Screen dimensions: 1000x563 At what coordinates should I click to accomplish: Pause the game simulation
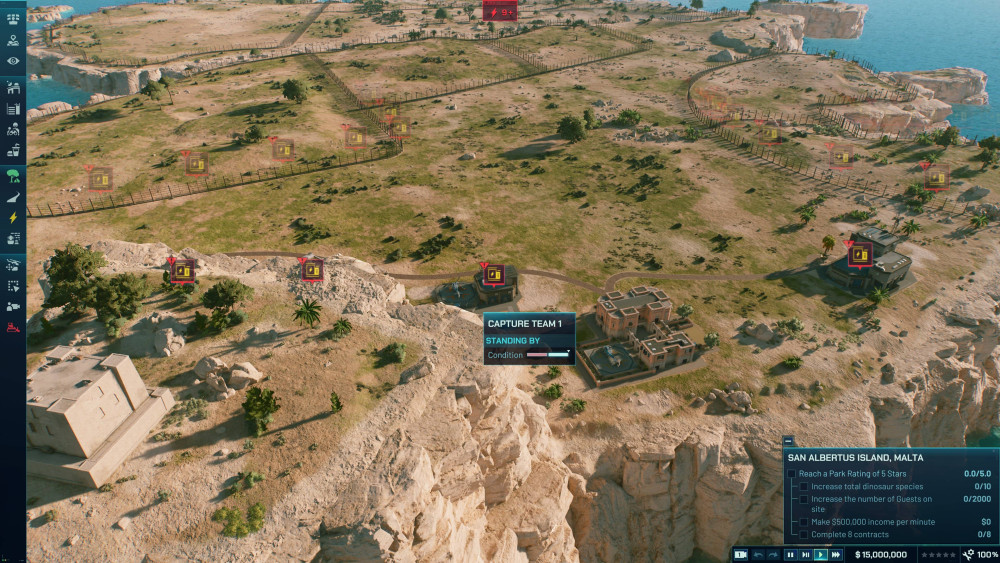tap(790, 554)
